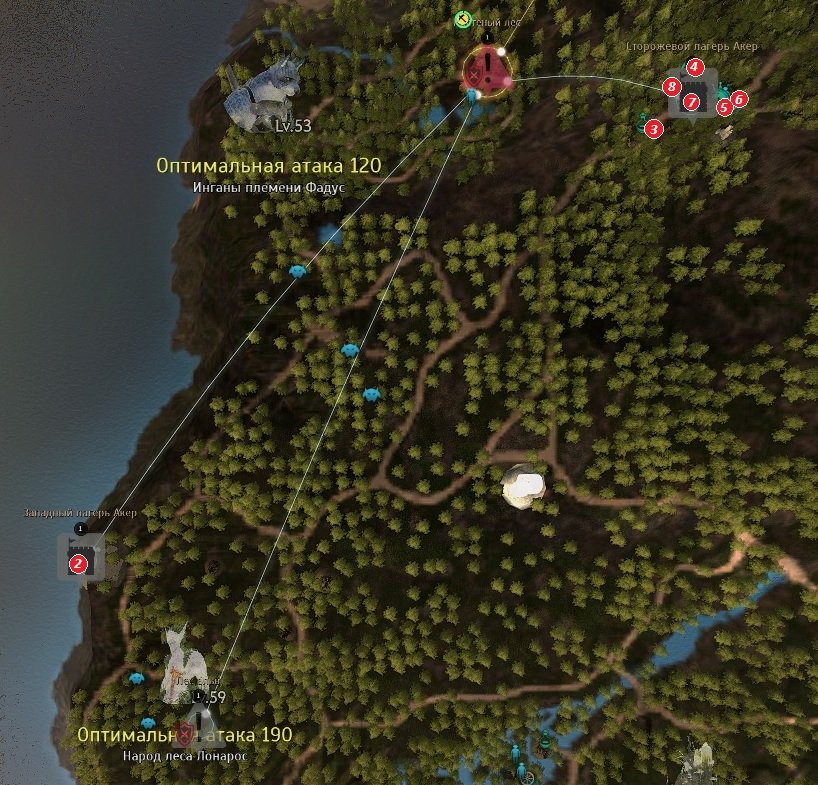
Task: Select the red marker numbered 4
Action: point(696,67)
